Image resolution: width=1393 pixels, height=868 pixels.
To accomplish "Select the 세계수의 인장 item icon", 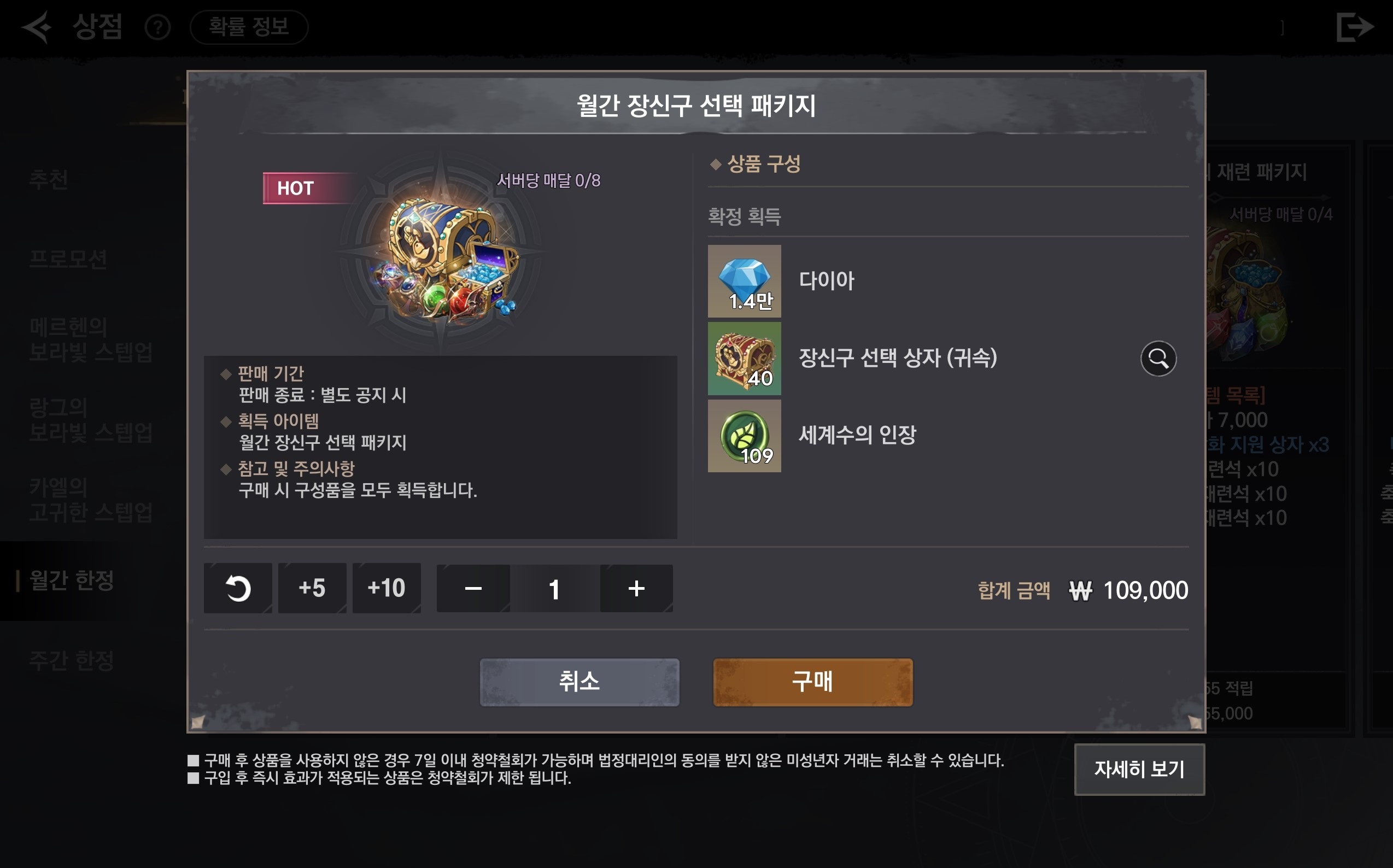I will 744,436.
